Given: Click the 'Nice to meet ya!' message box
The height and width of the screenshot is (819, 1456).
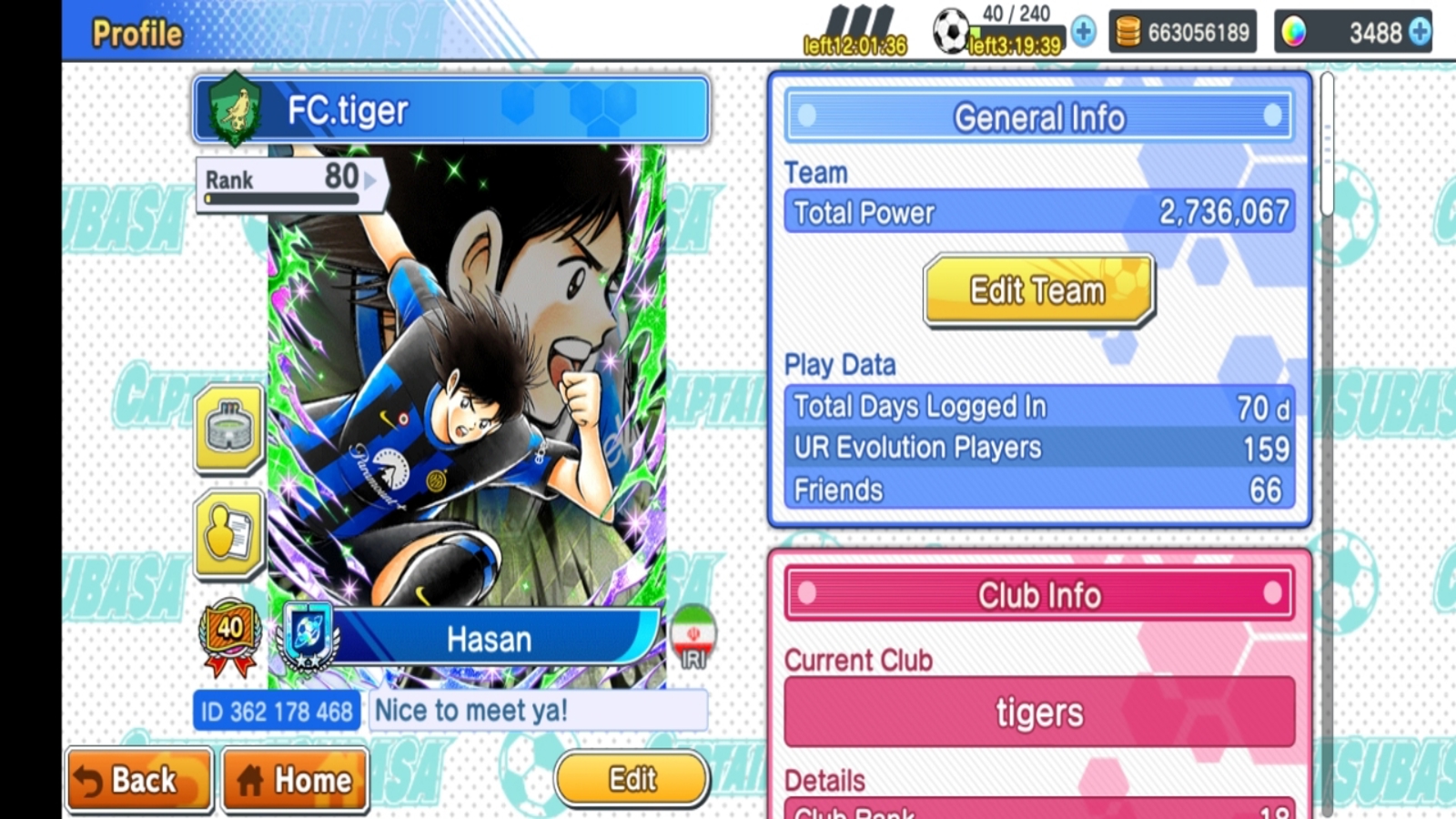Looking at the screenshot, I should pyautogui.click(x=539, y=711).
